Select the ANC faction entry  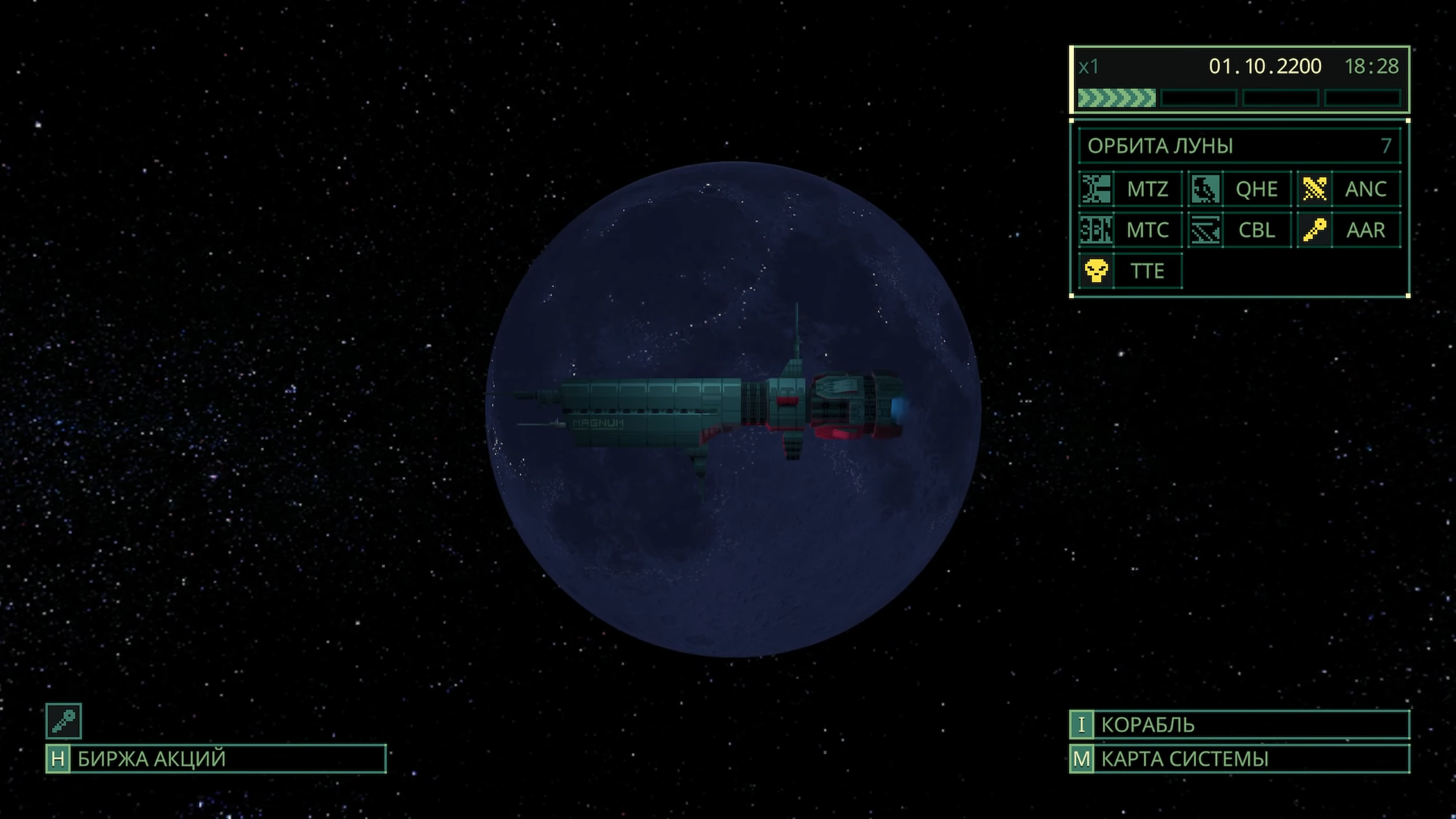(x=1349, y=189)
